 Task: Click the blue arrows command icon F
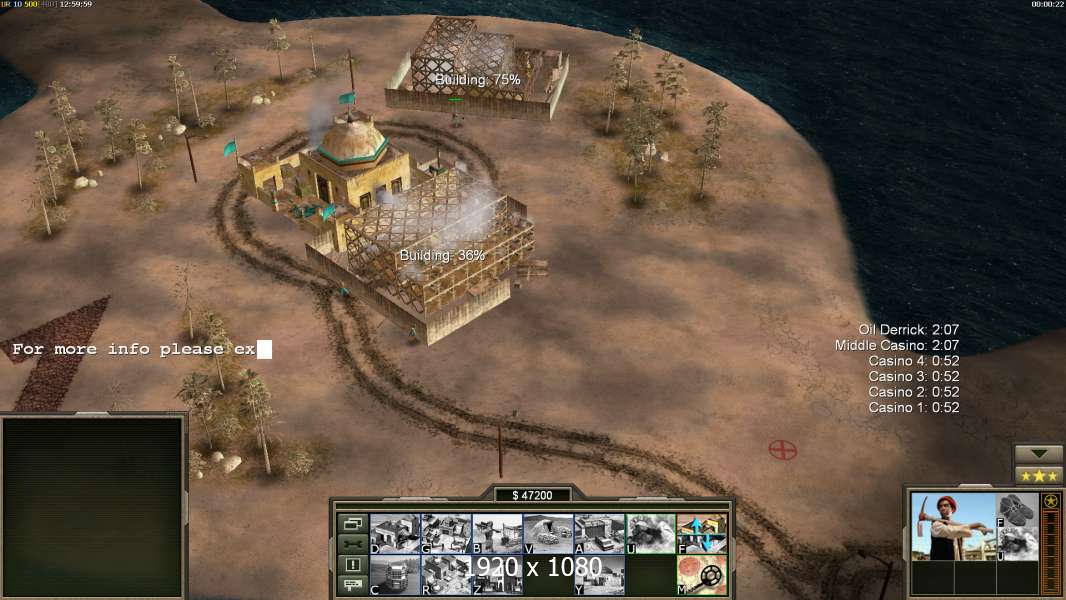(x=701, y=534)
